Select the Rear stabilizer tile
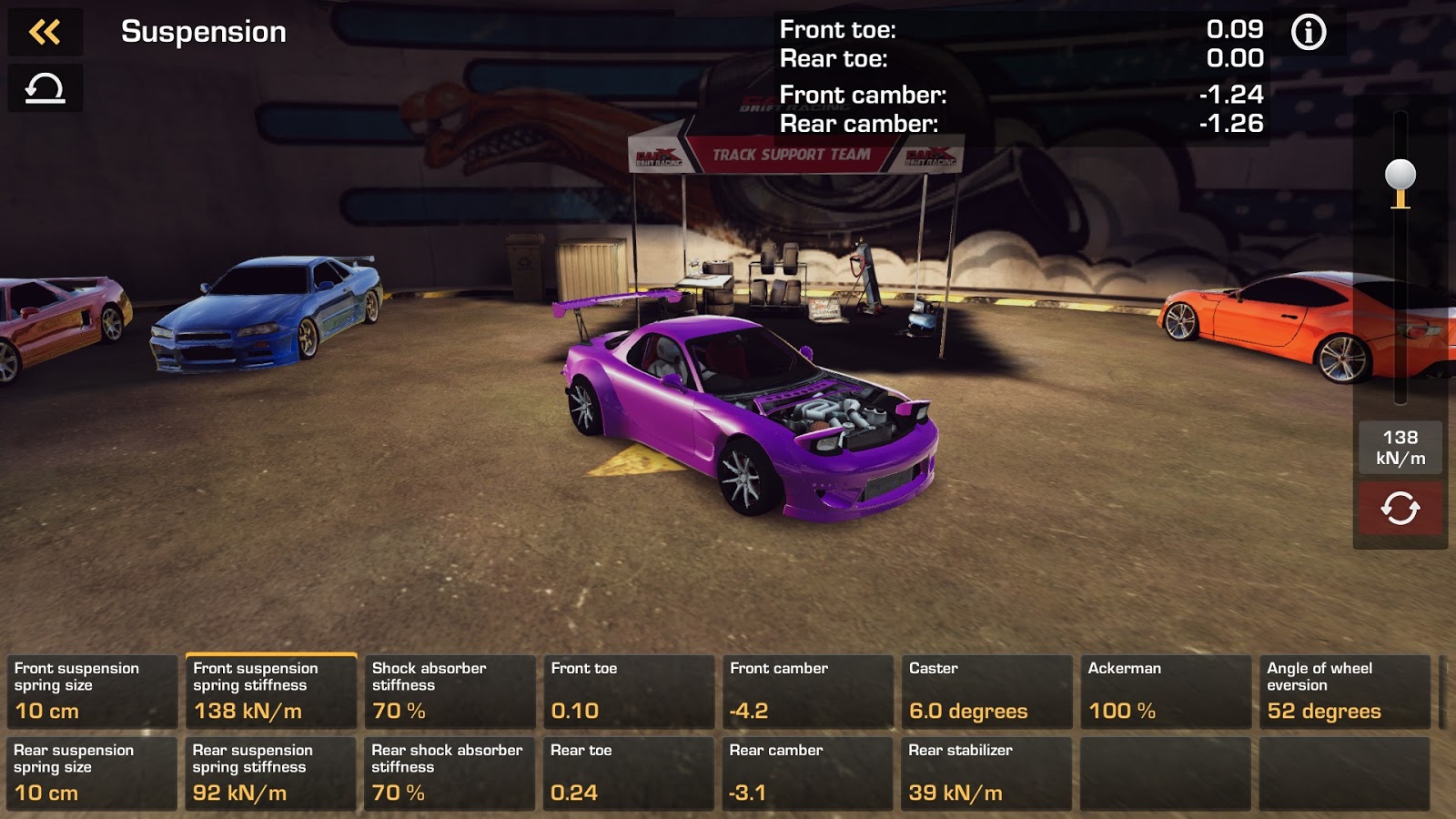 tap(986, 773)
